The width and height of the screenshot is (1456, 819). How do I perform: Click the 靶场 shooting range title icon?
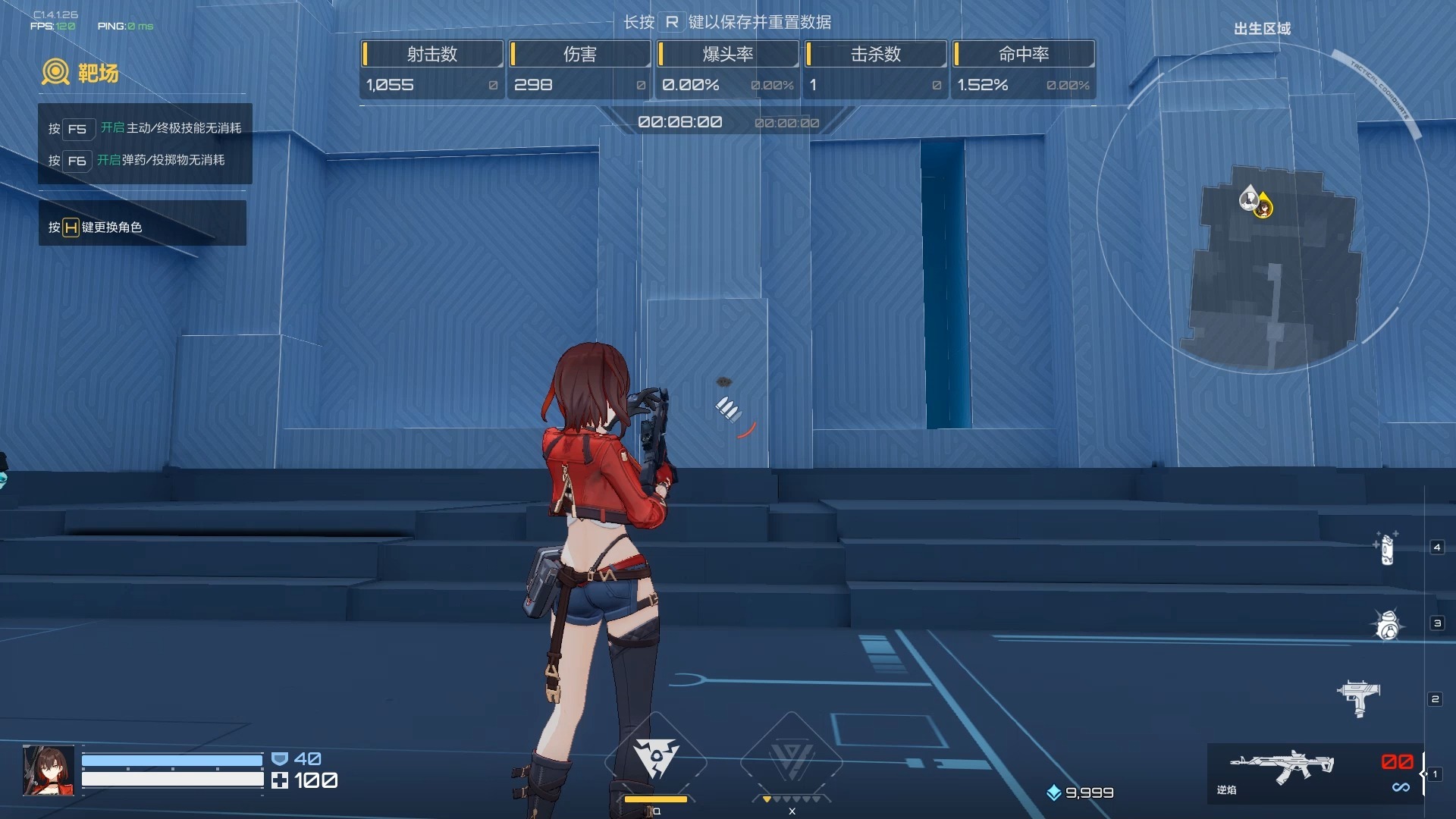coord(55,73)
